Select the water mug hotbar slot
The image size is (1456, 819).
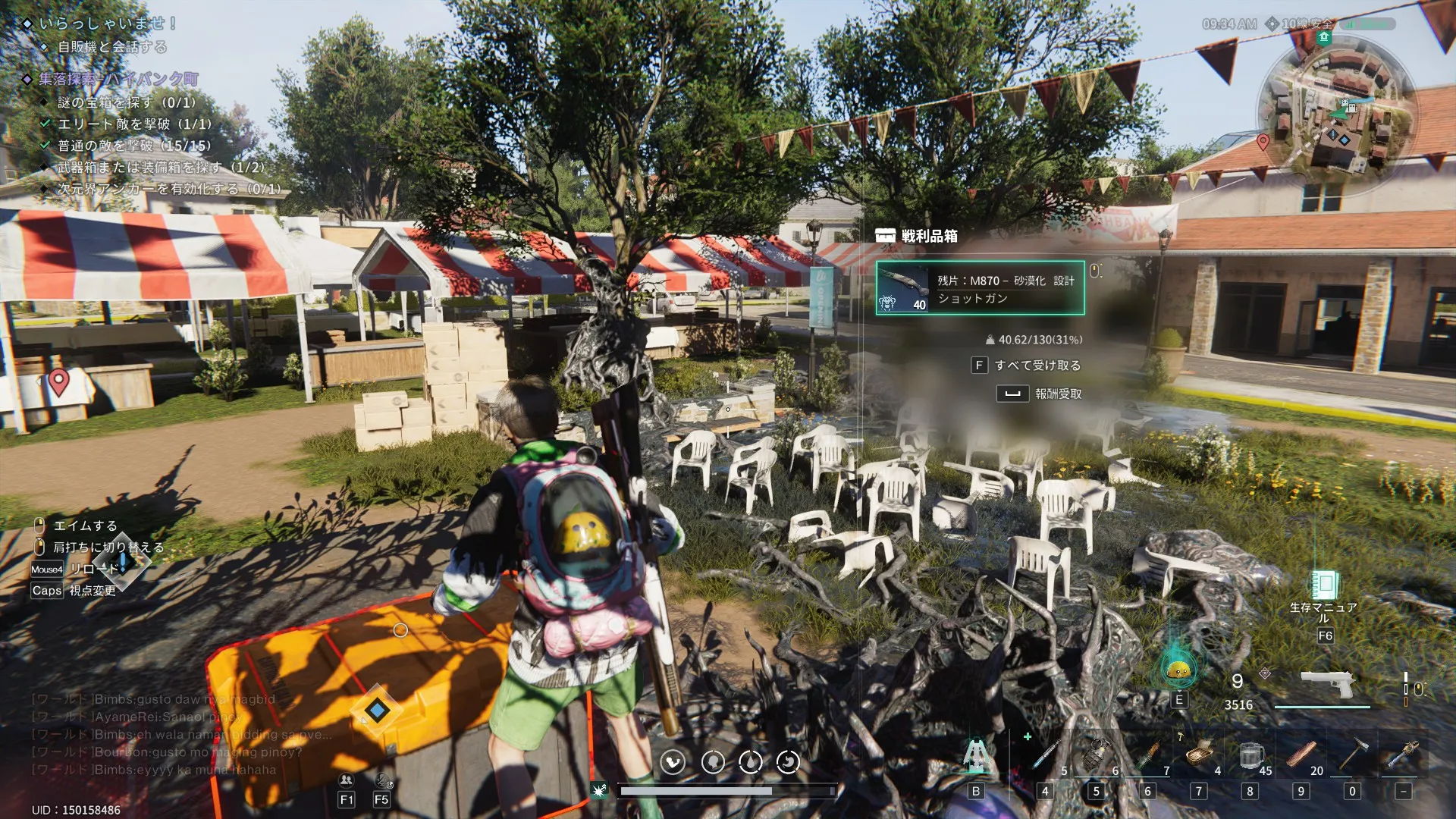[1250, 756]
